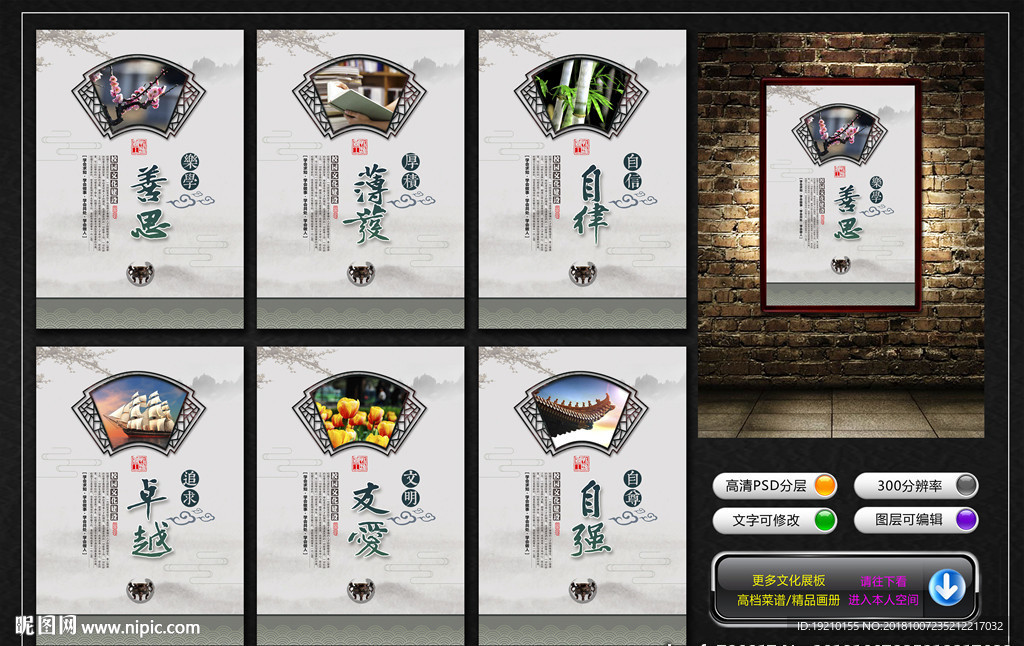Select the 善思 plum blossom poster thumbnail
Image resolution: width=1024 pixels, height=646 pixels.
point(140,179)
